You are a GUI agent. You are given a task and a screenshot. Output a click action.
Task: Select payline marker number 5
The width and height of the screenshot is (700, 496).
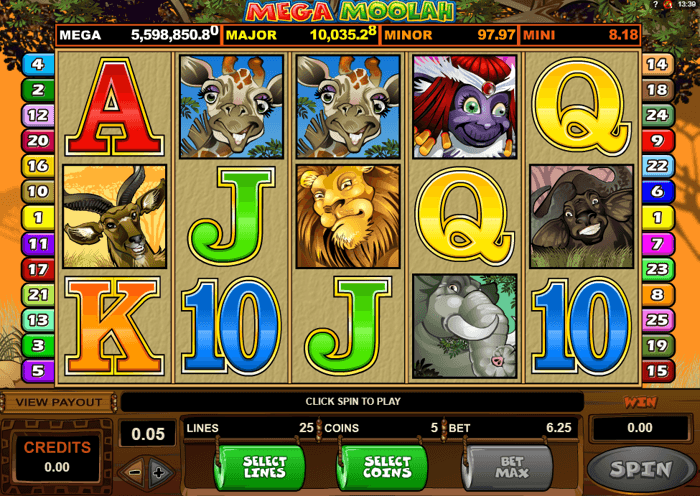click(x=37, y=370)
